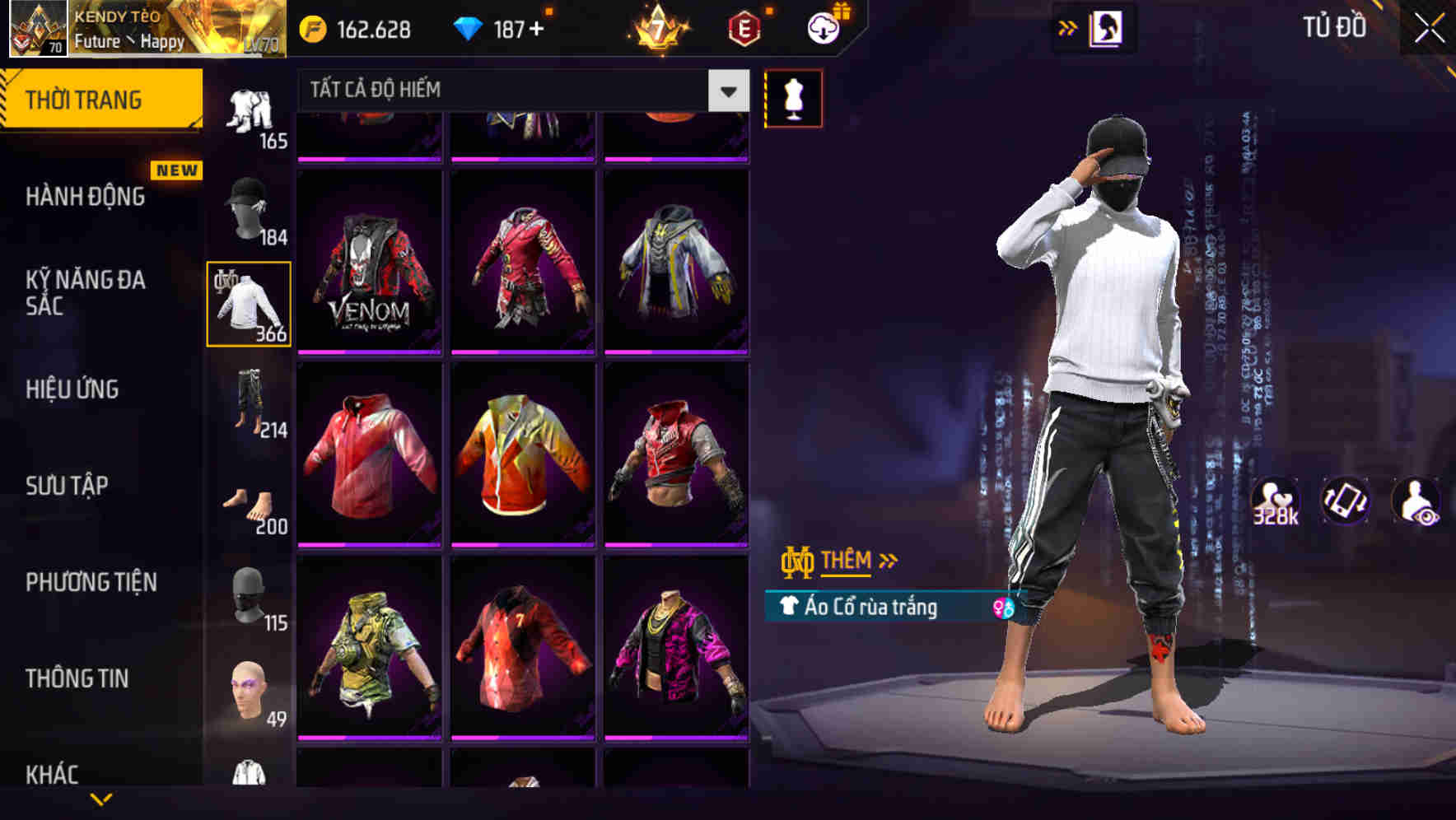Click the TỦ ĐỒ label

click(1334, 26)
